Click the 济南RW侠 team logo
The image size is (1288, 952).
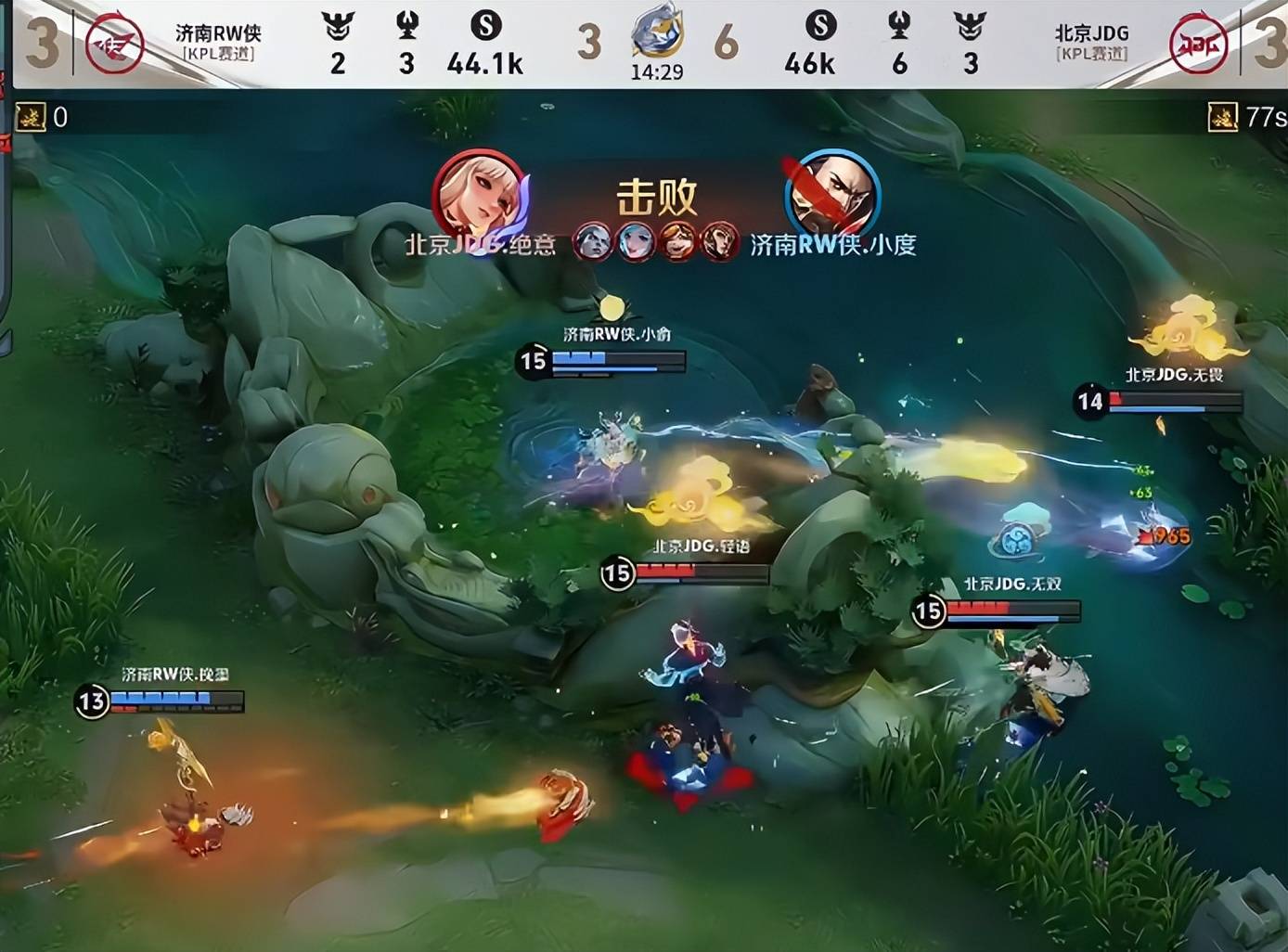point(114,44)
